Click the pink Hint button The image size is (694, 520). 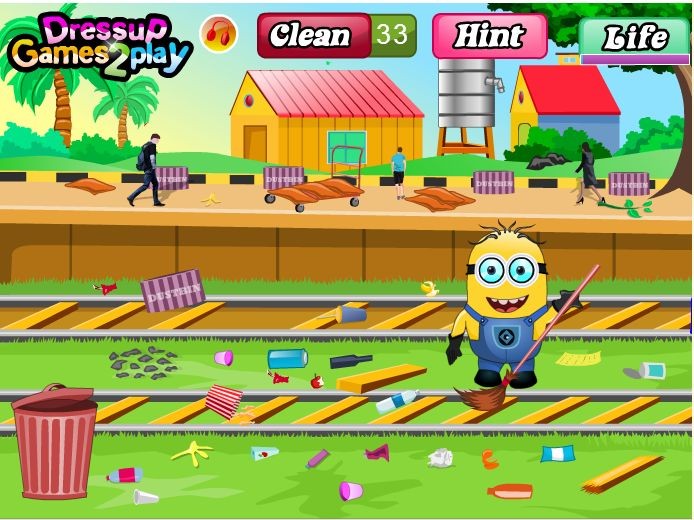pyautogui.click(x=489, y=36)
